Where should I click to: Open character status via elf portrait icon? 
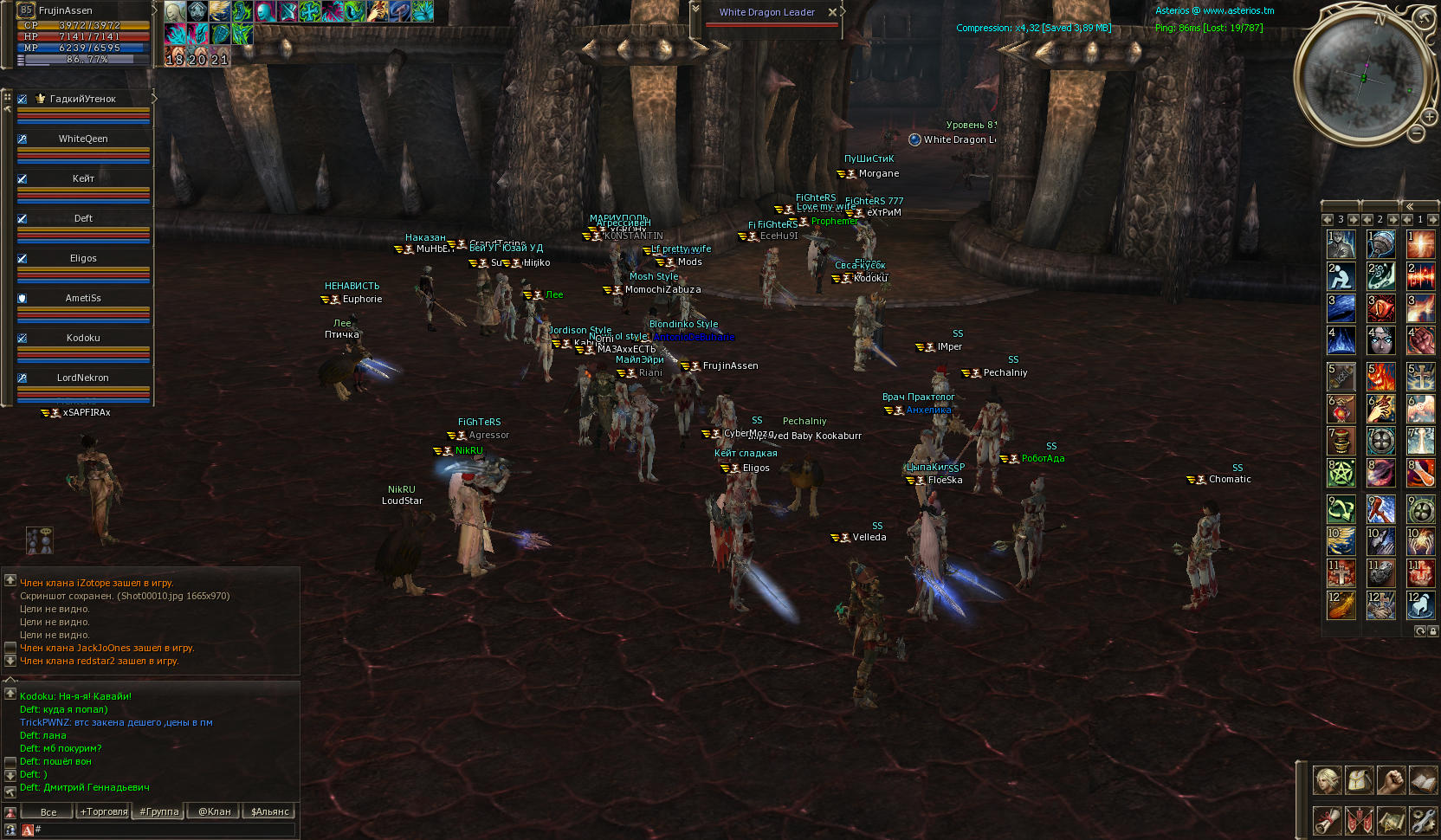(1327, 780)
